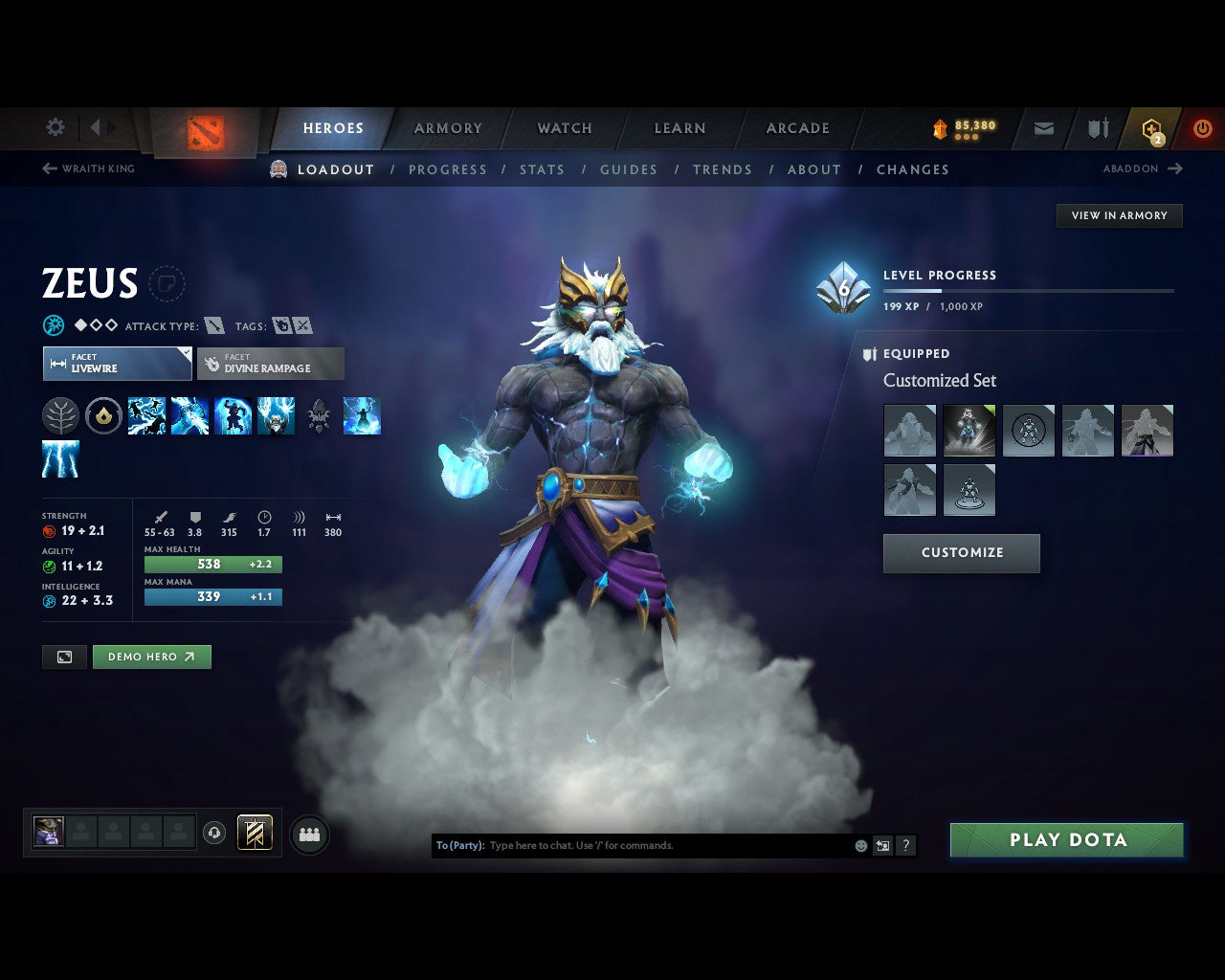Expand the shards count under gold balance
Screen dimensions: 1225x980
[x=968, y=135]
